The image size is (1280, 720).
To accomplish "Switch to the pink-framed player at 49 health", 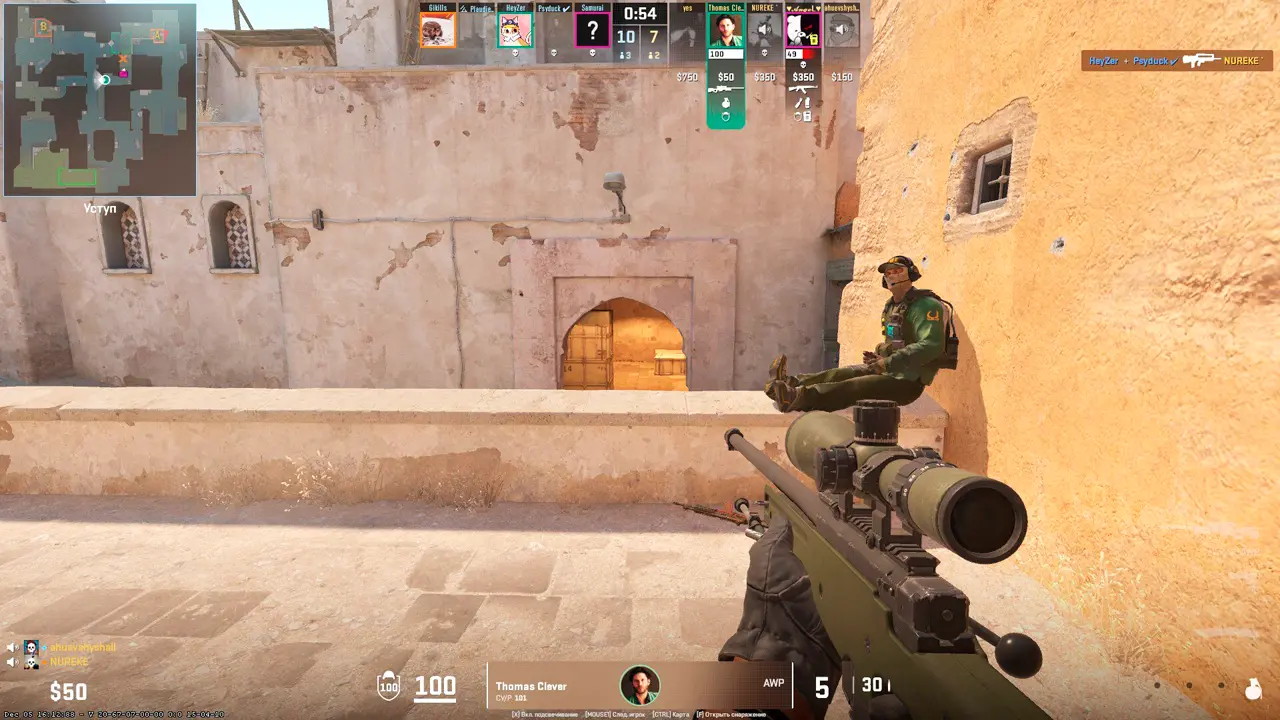I will tap(803, 30).
